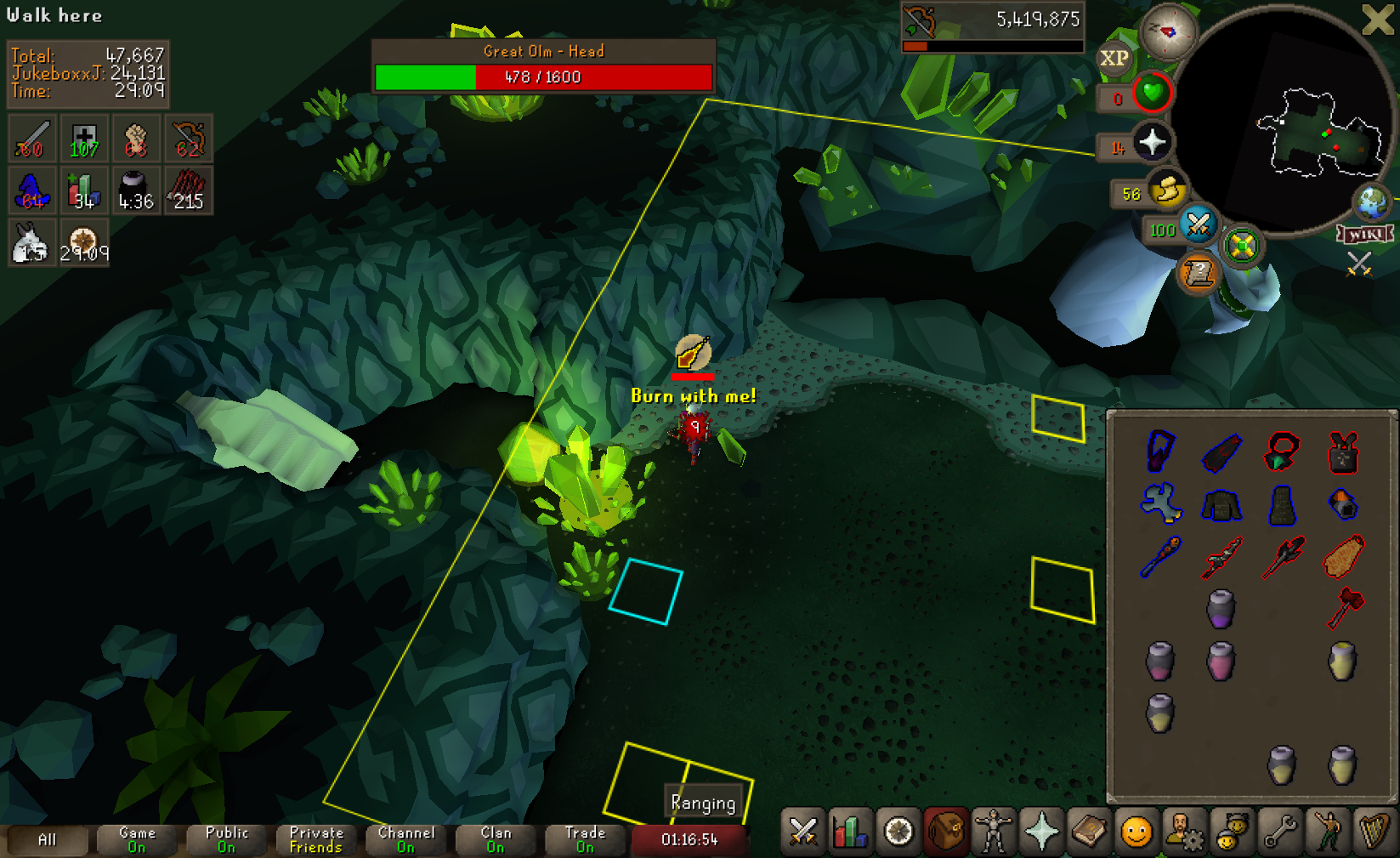This screenshot has width=1400, height=858.
Task: Toggle the XP drops button
Action: click(x=1114, y=59)
